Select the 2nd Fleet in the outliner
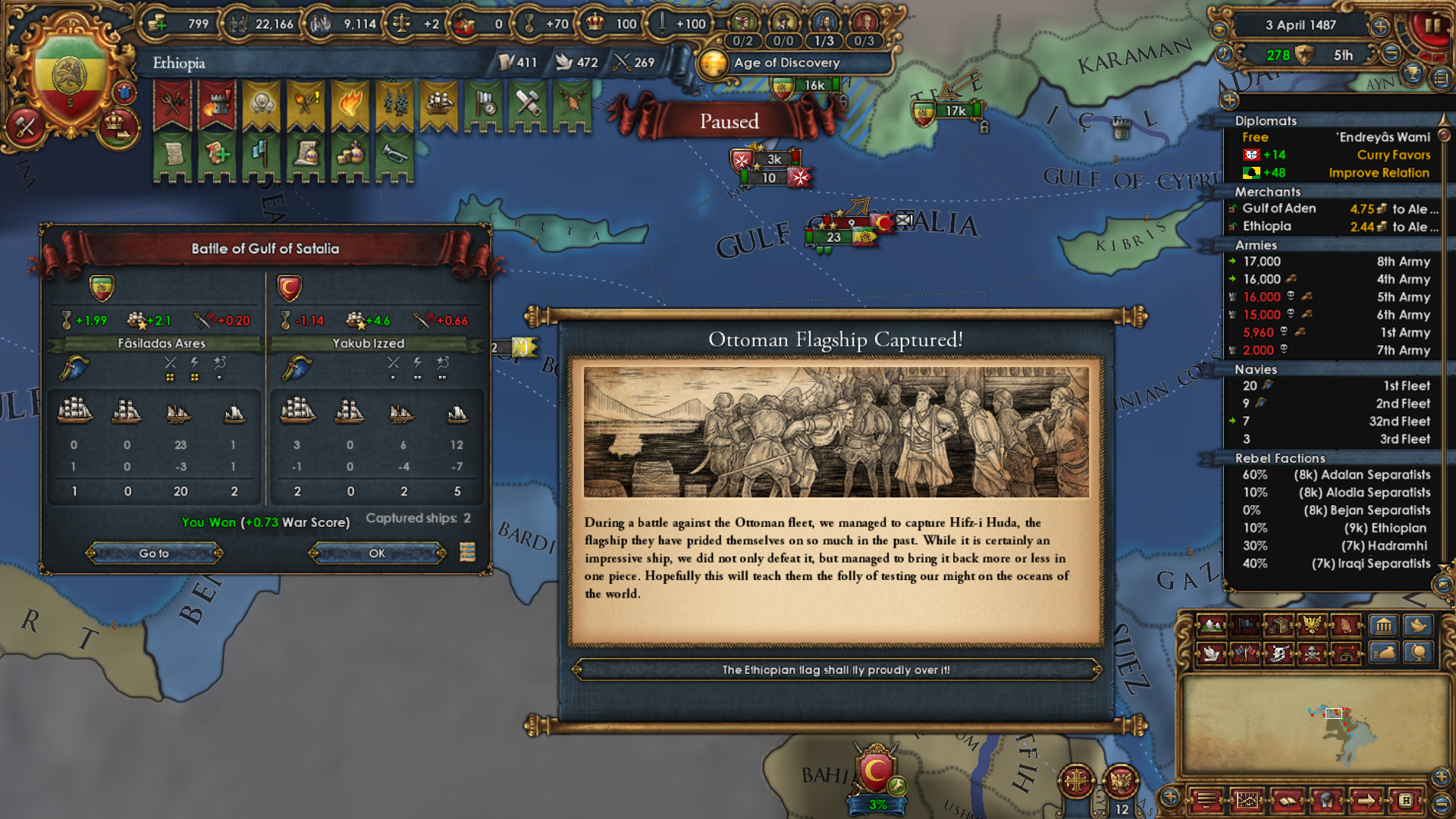 click(1335, 403)
